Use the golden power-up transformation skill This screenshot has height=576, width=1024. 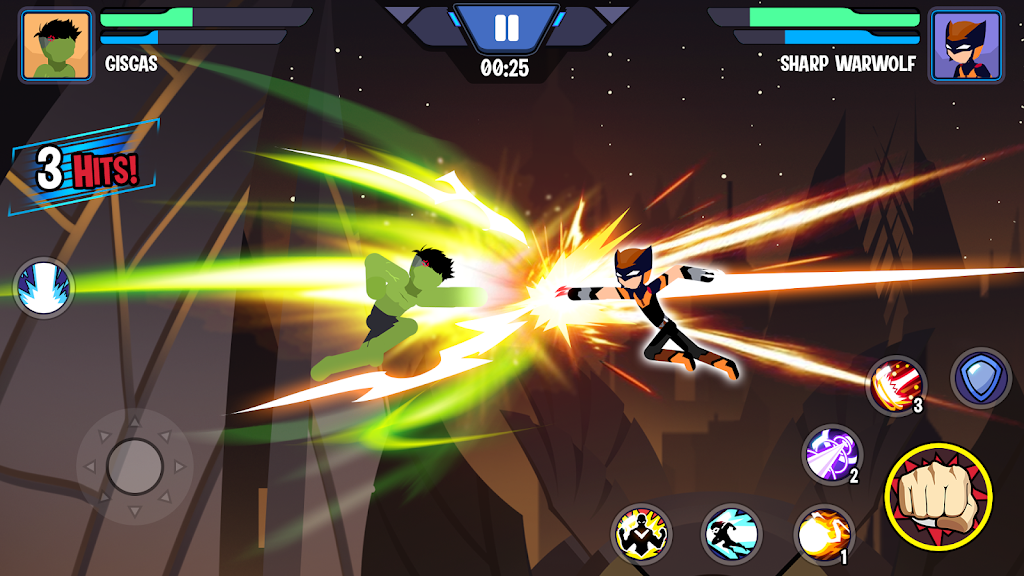[x=641, y=534]
